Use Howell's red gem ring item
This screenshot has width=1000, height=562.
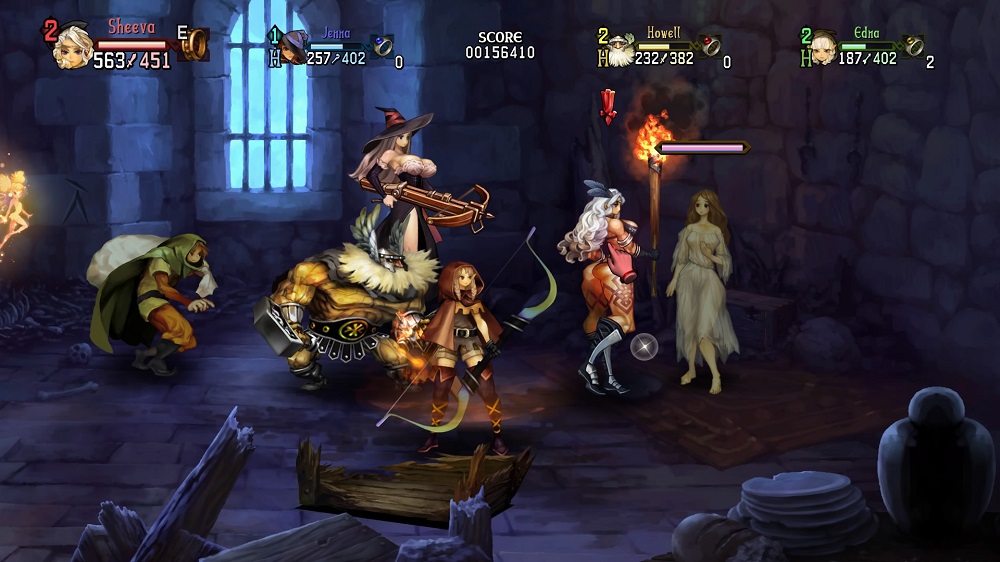point(708,45)
